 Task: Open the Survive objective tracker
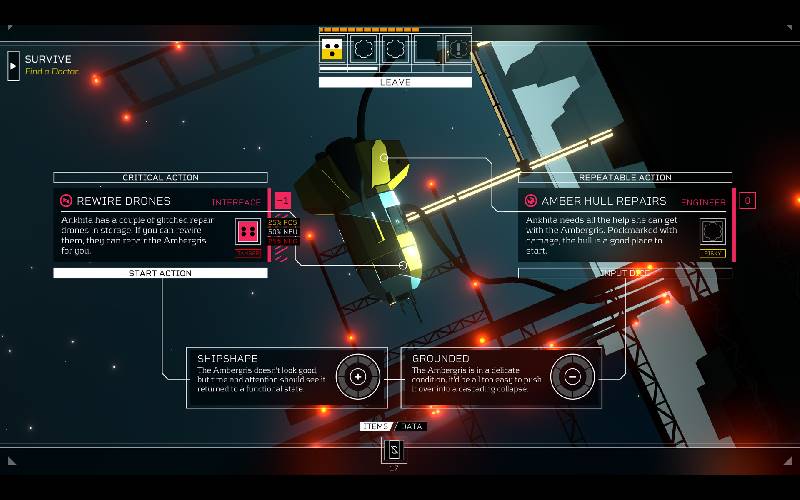tap(14, 65)
